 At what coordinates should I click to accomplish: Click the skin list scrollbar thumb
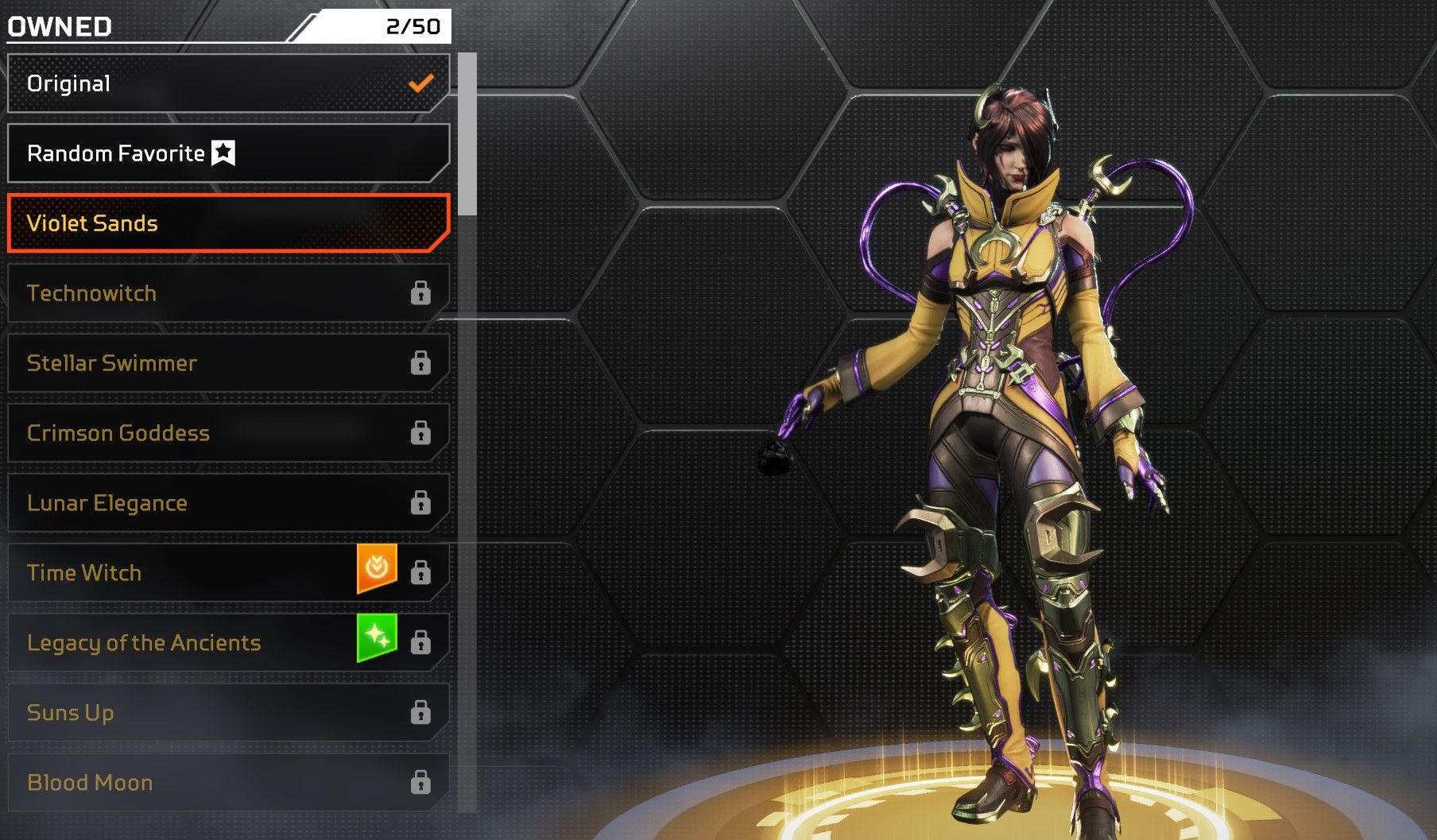tap(467, 134)
